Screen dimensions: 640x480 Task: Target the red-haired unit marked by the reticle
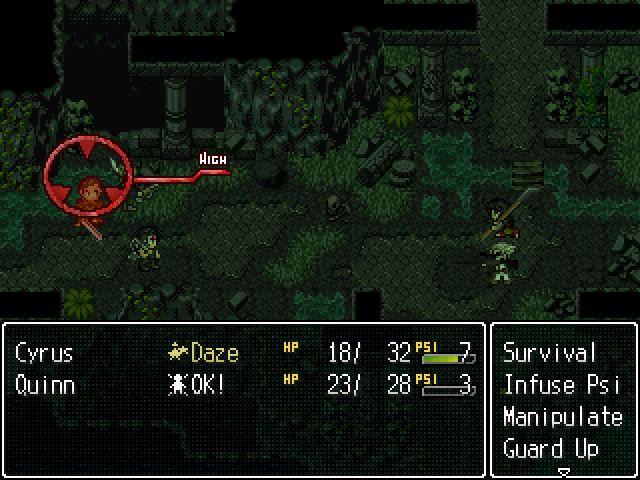89,188
